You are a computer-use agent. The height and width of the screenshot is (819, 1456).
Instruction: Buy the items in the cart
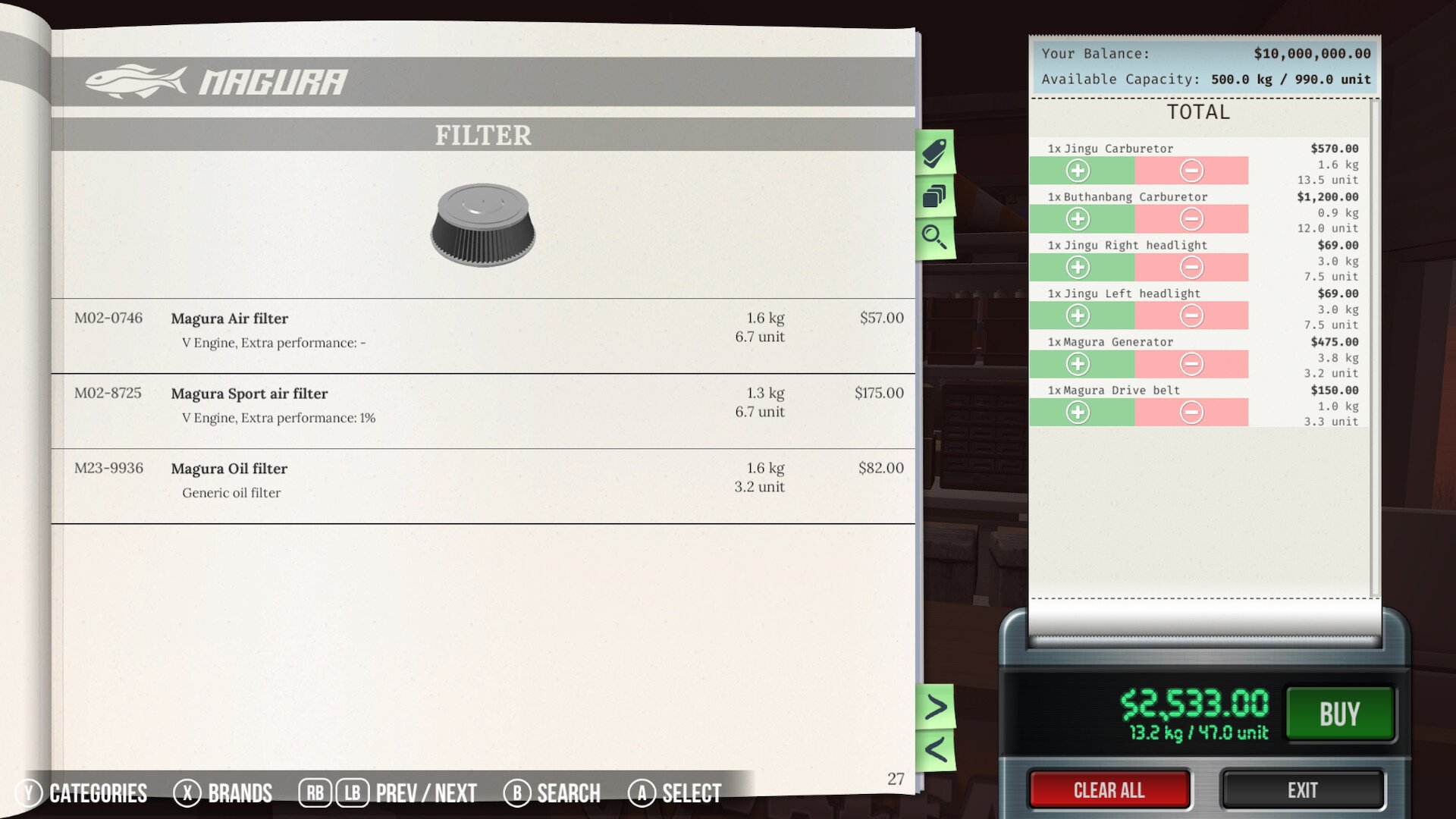(x=1339, y=714)
